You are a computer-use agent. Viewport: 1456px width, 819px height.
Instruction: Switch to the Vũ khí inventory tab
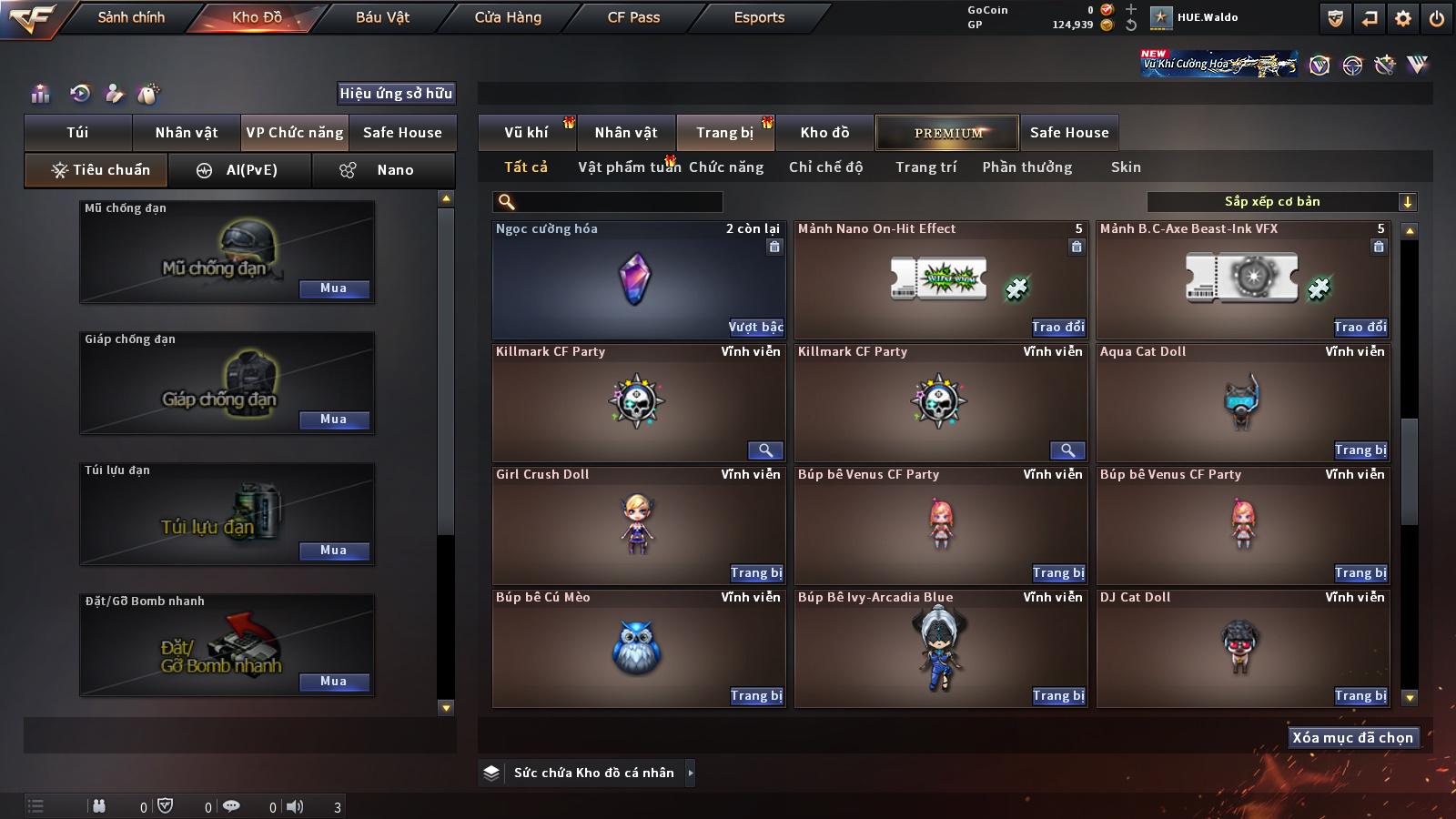coord(527,133)
